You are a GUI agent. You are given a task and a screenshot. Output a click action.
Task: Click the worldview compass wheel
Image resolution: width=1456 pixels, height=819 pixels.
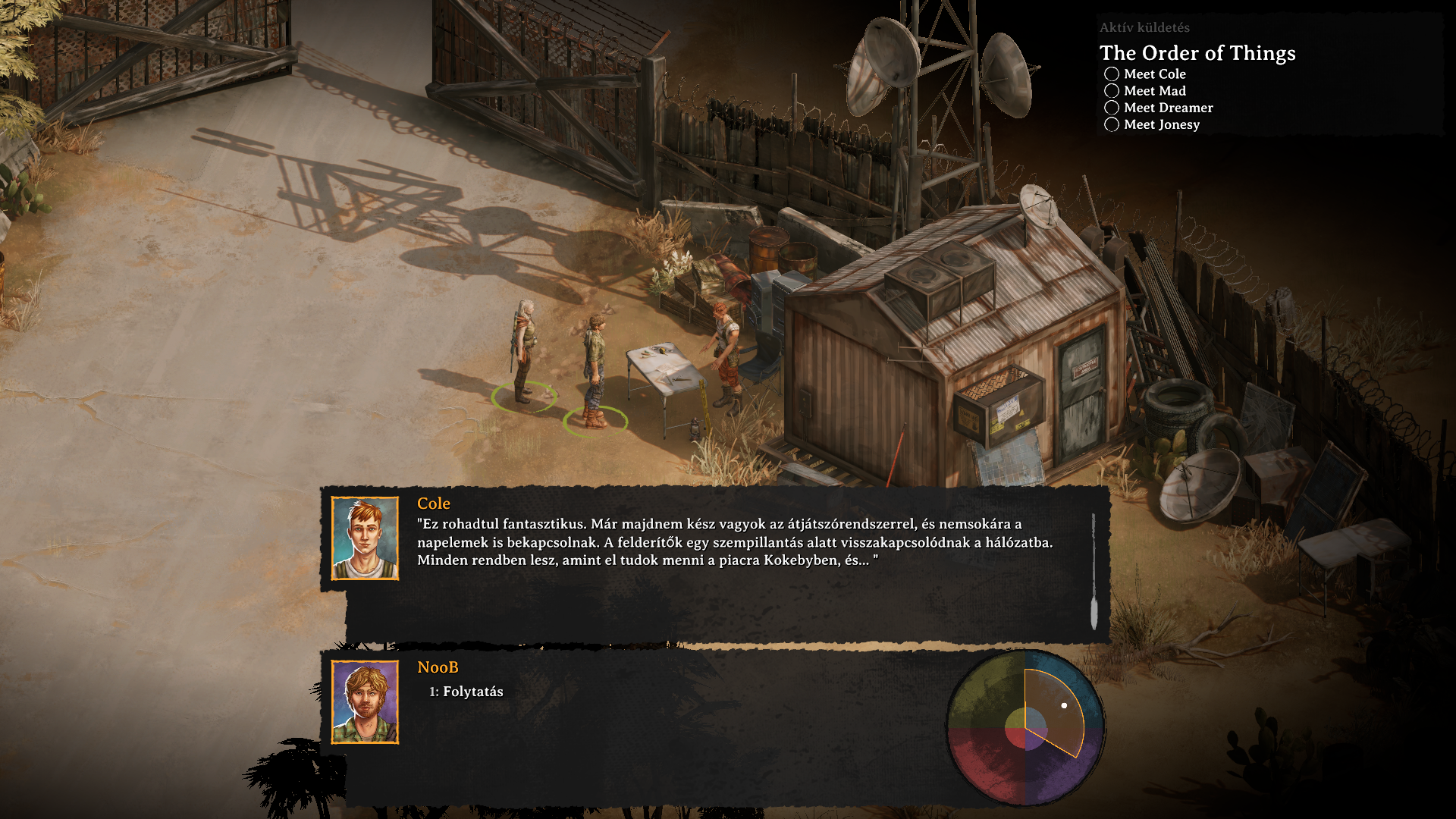pyautogui.click(x=1025, y=728)
